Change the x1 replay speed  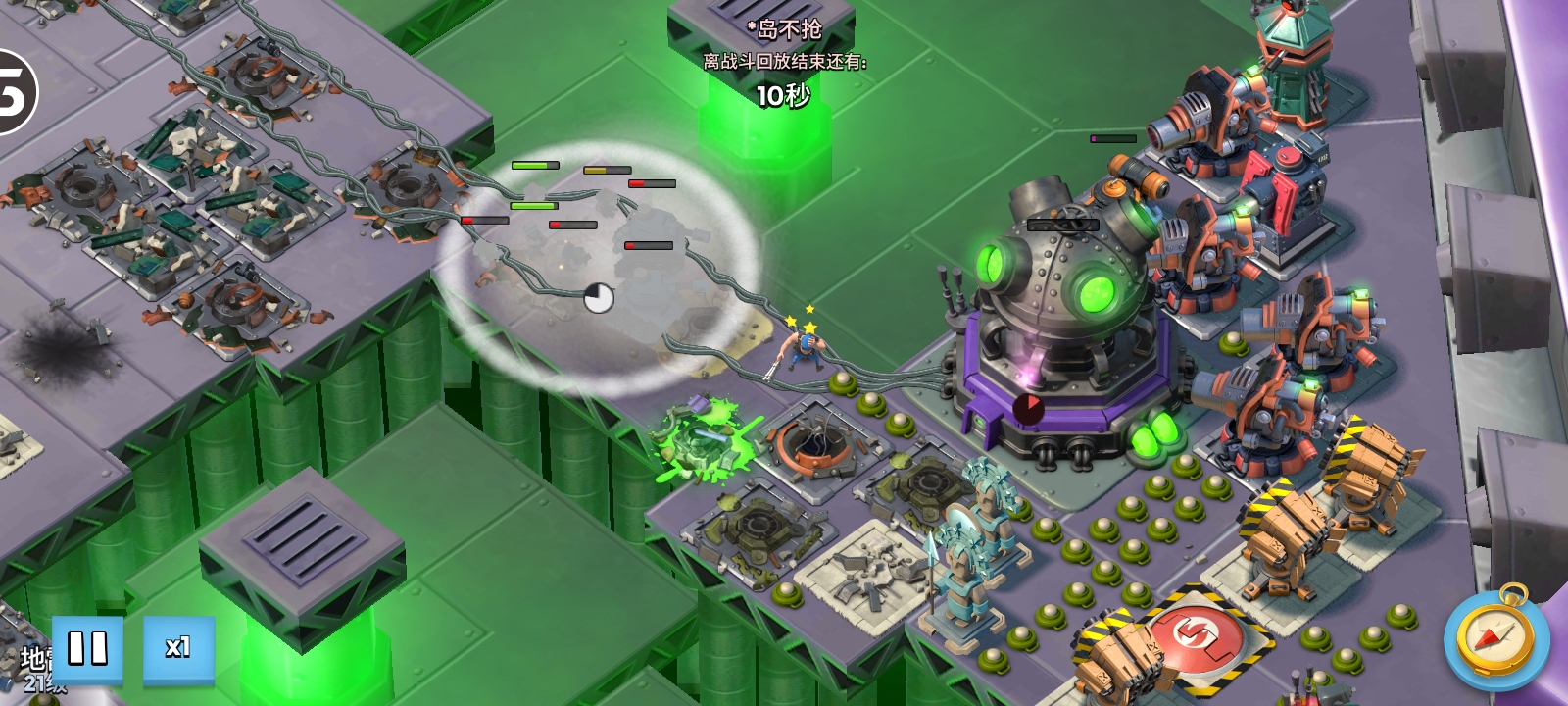(178, 648)
